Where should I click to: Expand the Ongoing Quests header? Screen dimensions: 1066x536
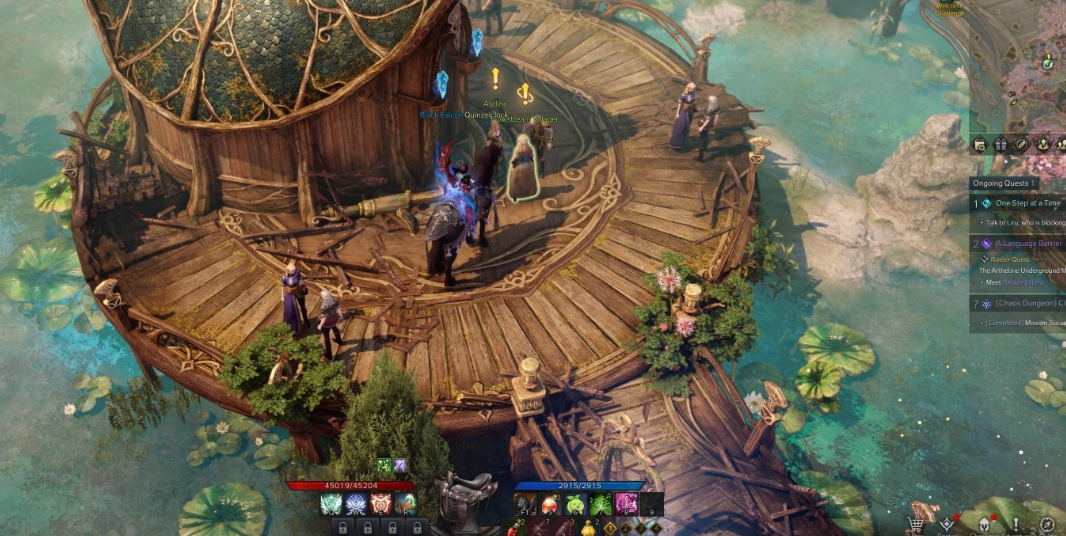coord(1005,183)
